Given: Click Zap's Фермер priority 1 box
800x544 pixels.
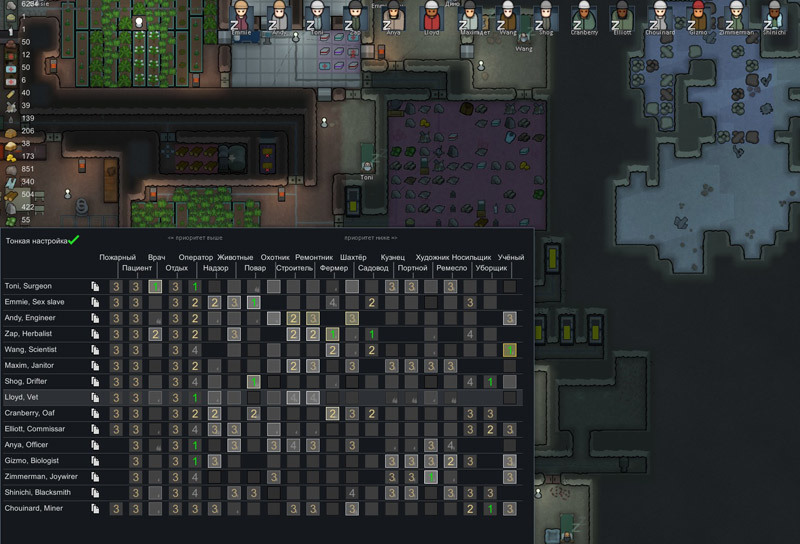Looking at the screenshot, I should [x=333, y=334].
